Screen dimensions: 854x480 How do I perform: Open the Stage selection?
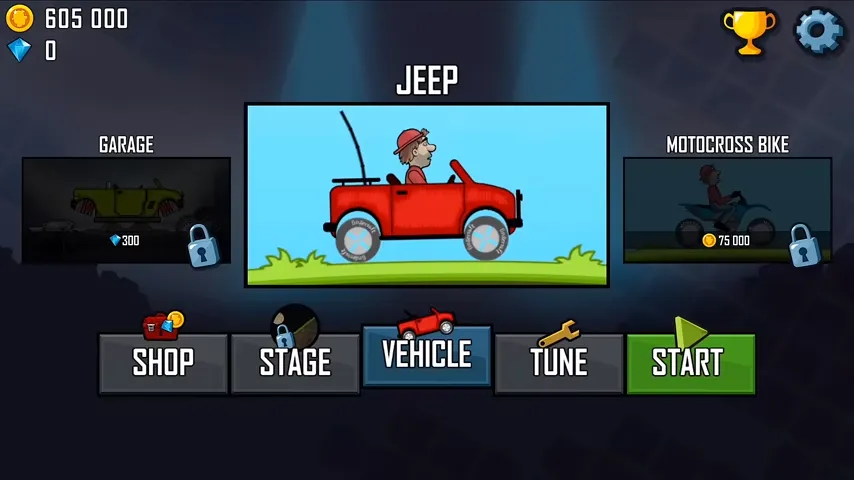click(295, 362)
